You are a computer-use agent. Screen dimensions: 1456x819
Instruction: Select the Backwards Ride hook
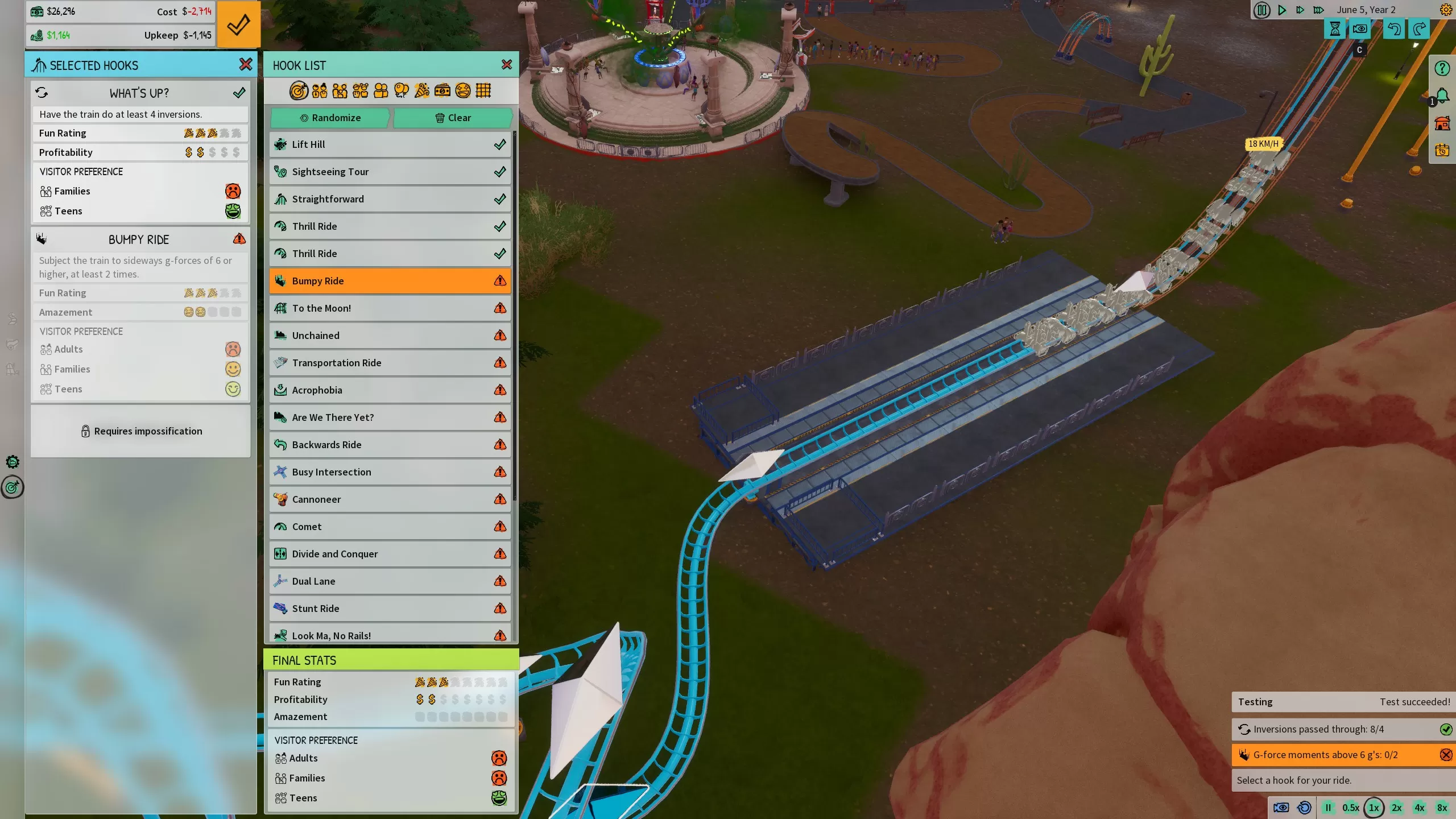coord(390,445)
